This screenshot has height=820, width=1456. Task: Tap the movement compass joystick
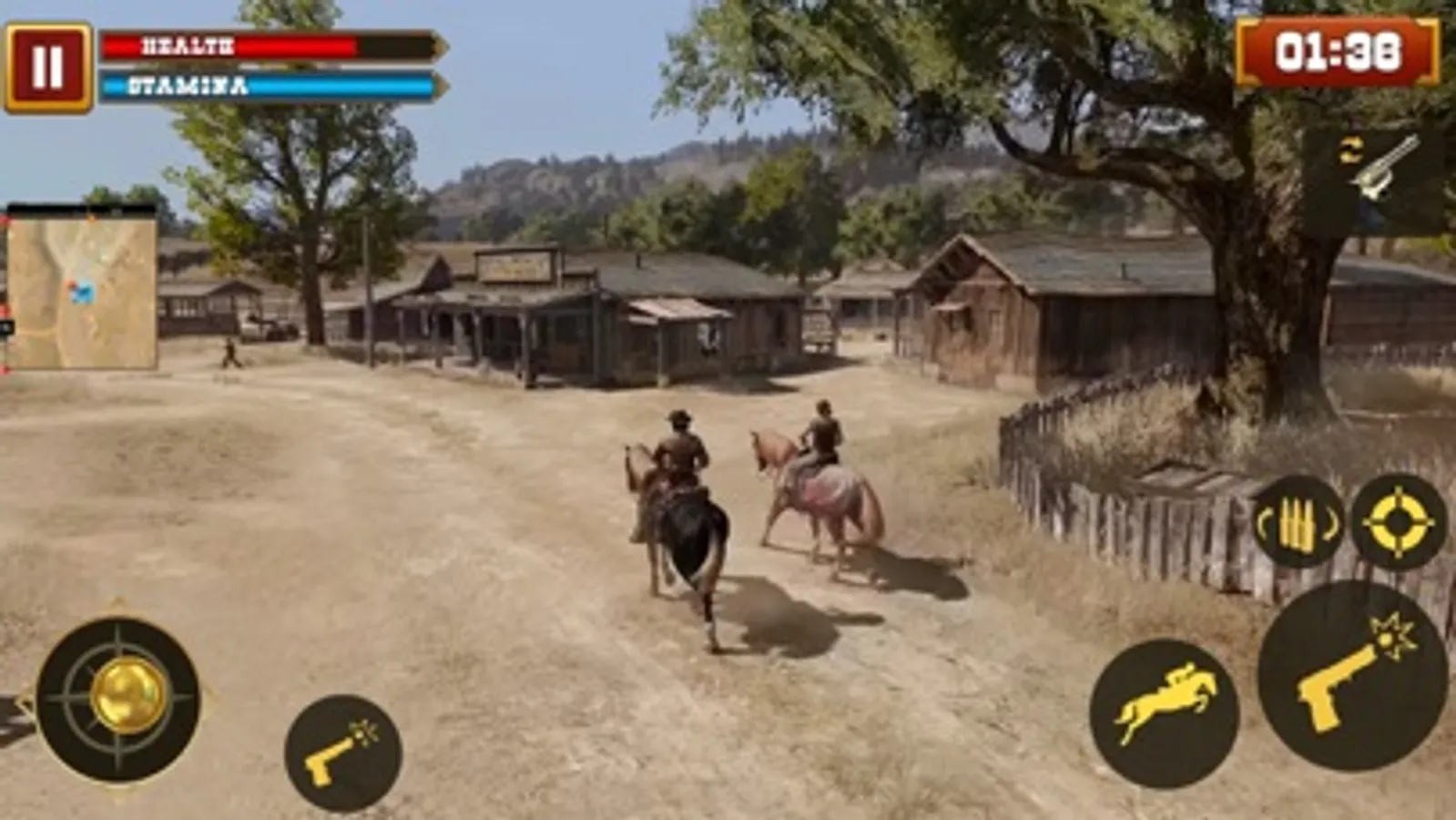[118, 697]
